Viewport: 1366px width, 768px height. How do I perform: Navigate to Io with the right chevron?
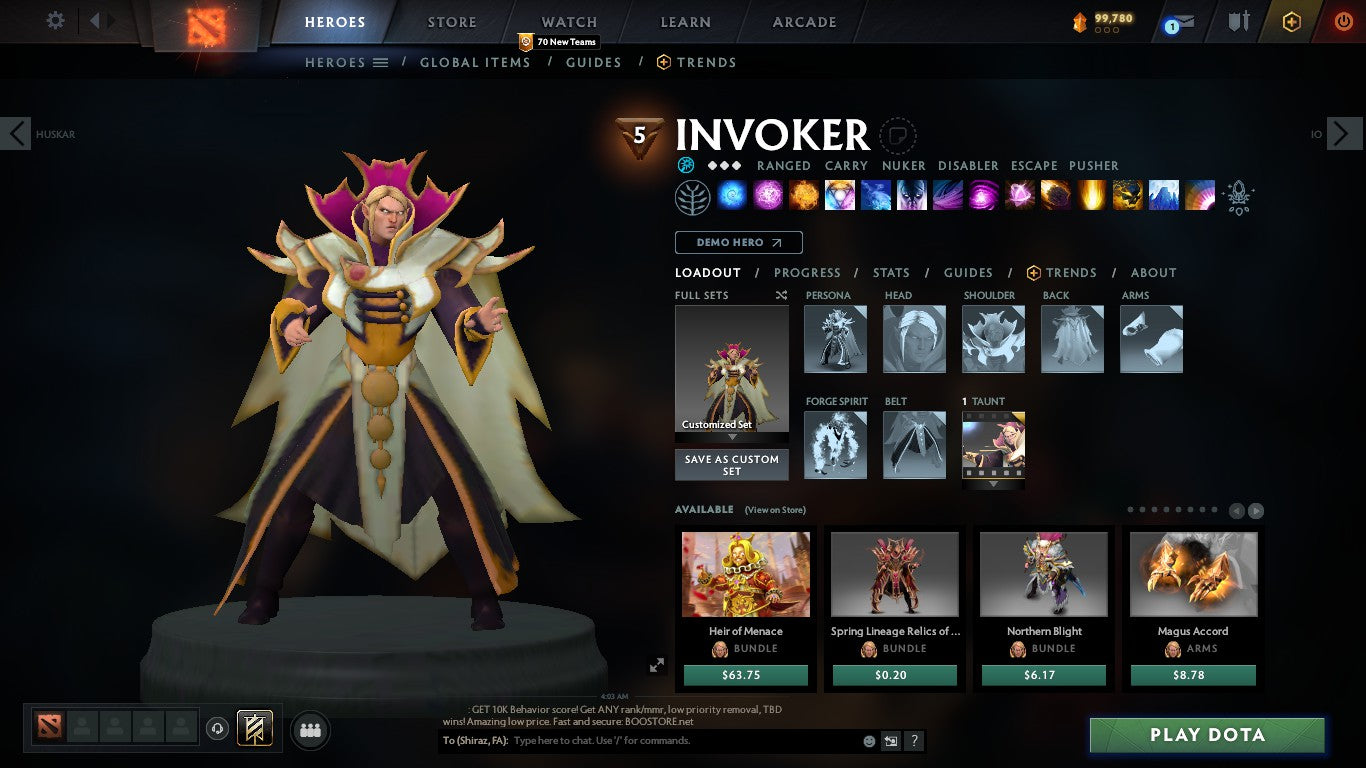click(x=1344, y=133)
